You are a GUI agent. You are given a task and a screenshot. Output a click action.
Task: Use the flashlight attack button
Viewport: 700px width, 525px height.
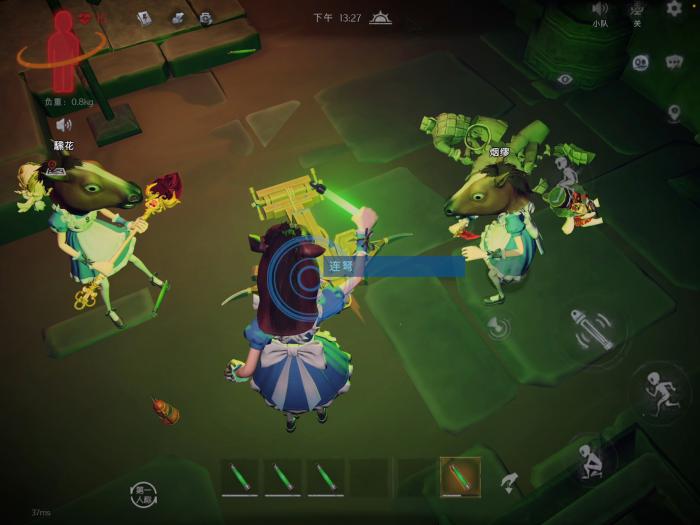(592, 331)
